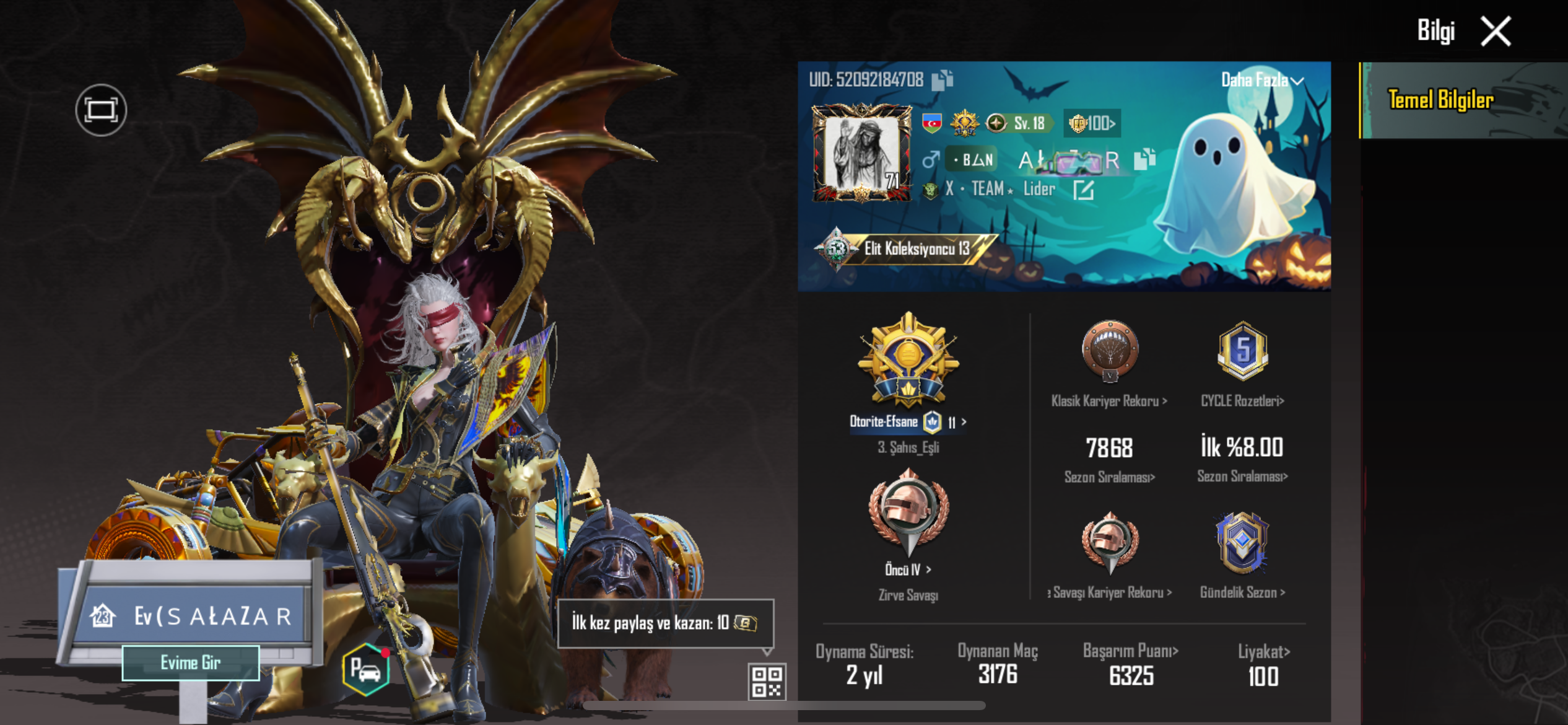Screen dimensions: 1568x725
Task: Switch to the Temel Bilgiler tab
Action: (1440, 100)
